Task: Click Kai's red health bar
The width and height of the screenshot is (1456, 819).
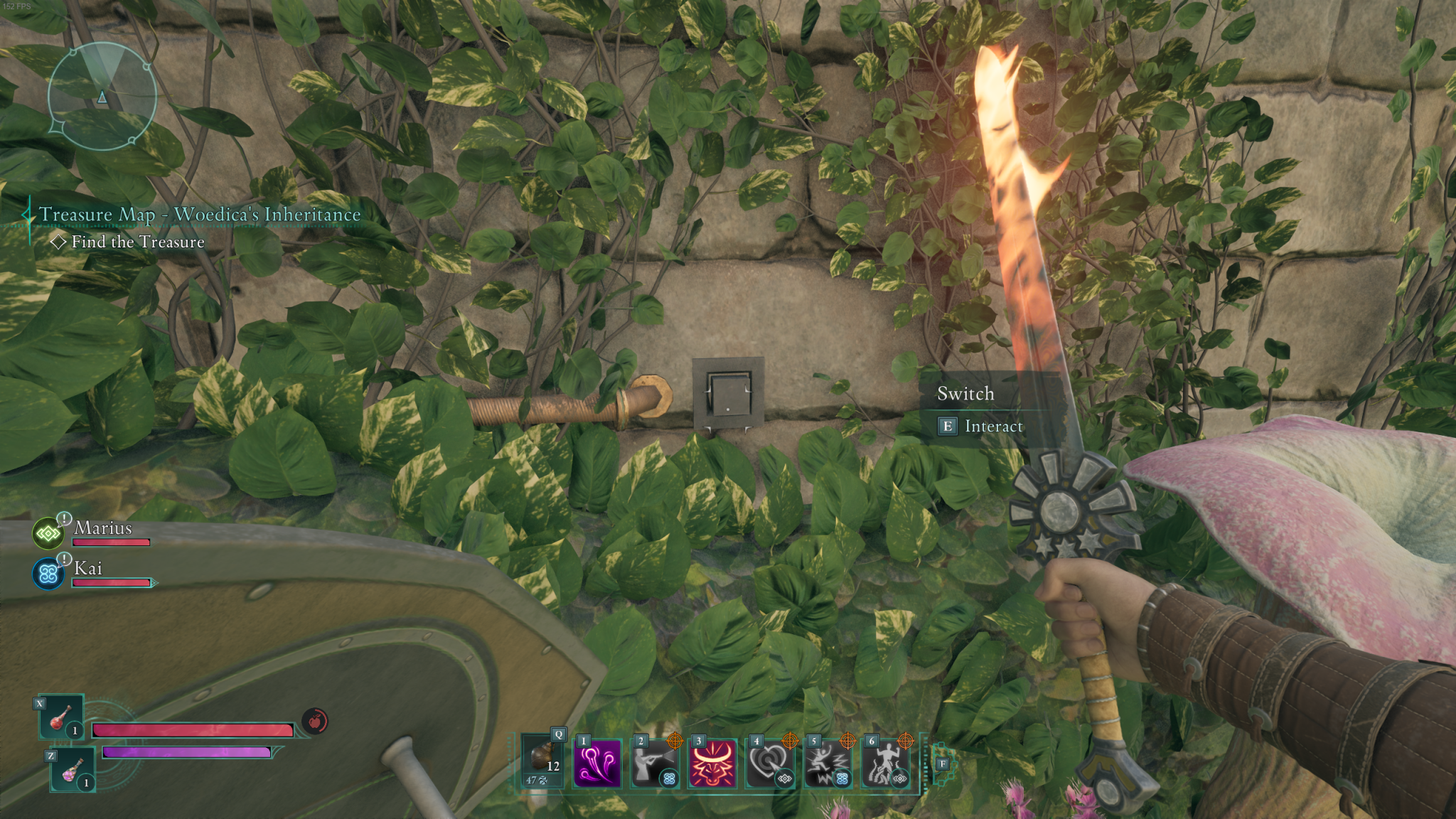Action: click(112, 583)
